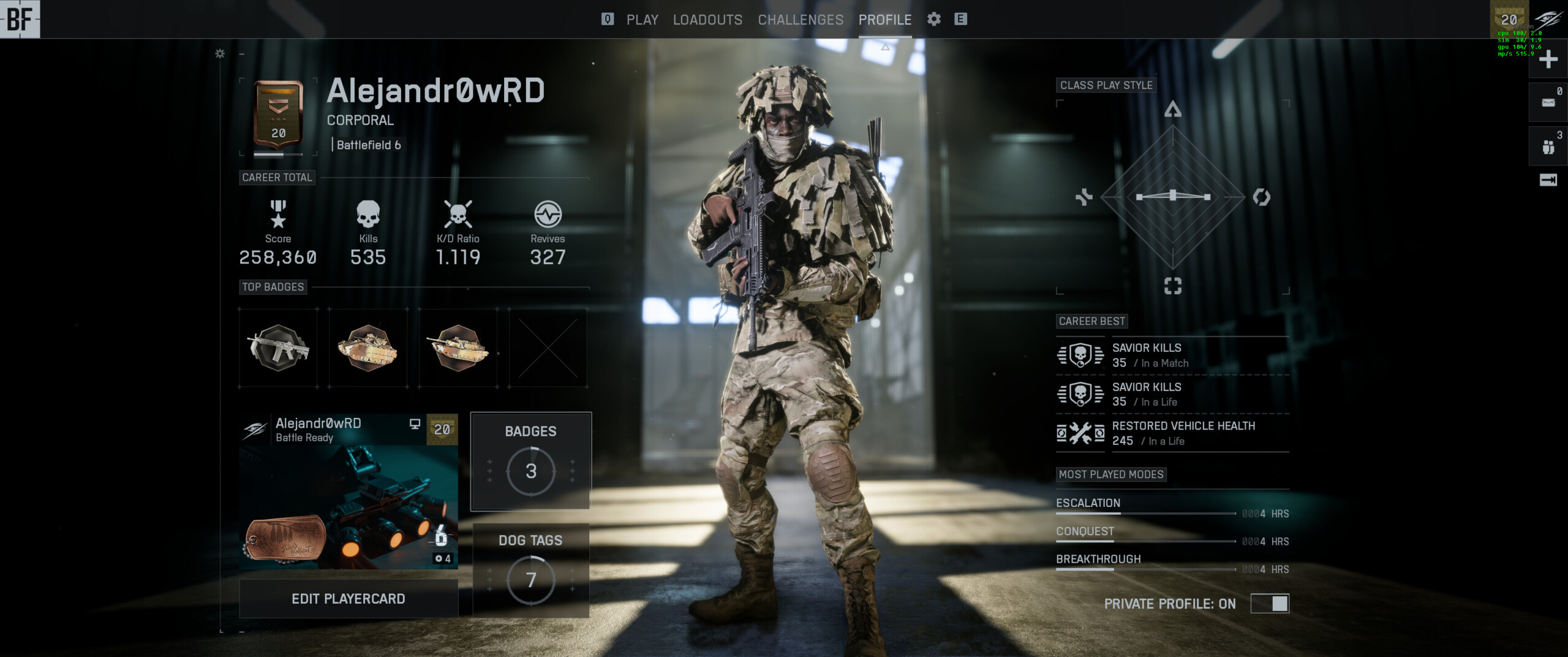
Task: Collapse the right sidebar arrow icon
Action: [x=1548, y=180]
